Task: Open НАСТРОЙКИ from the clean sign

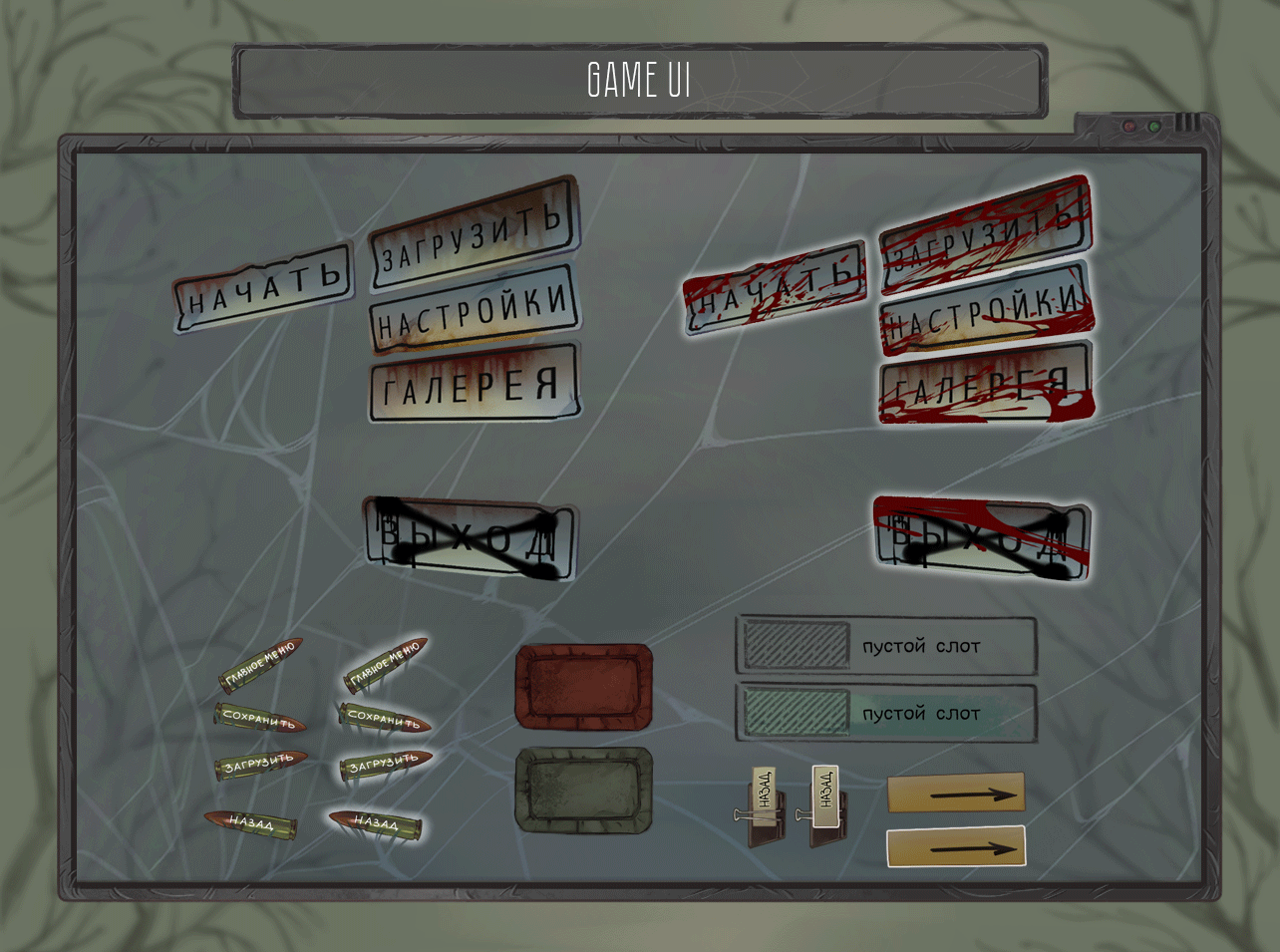Action: 475,310
